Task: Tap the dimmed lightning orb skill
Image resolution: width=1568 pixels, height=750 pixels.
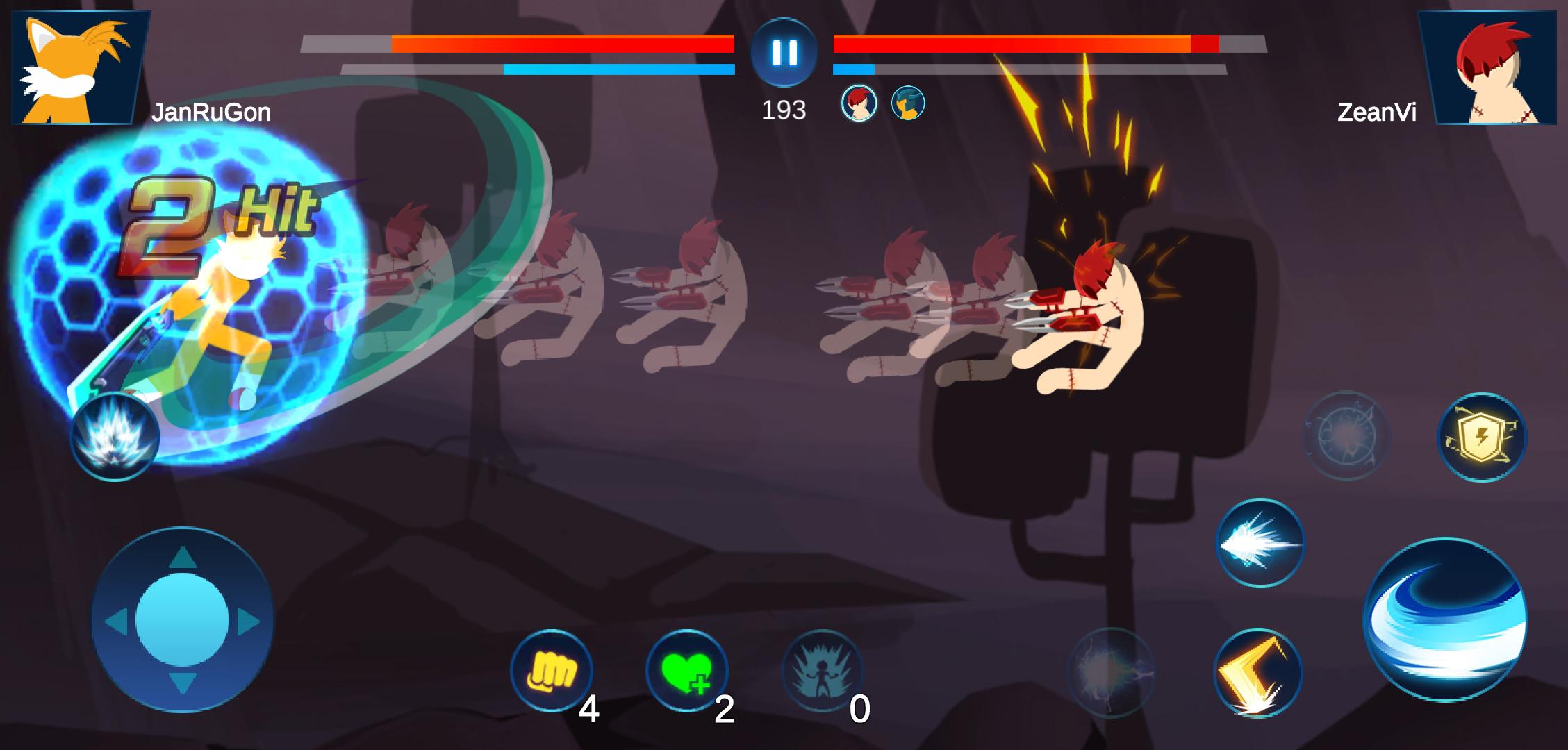Action: click(x=1110, y=672)
